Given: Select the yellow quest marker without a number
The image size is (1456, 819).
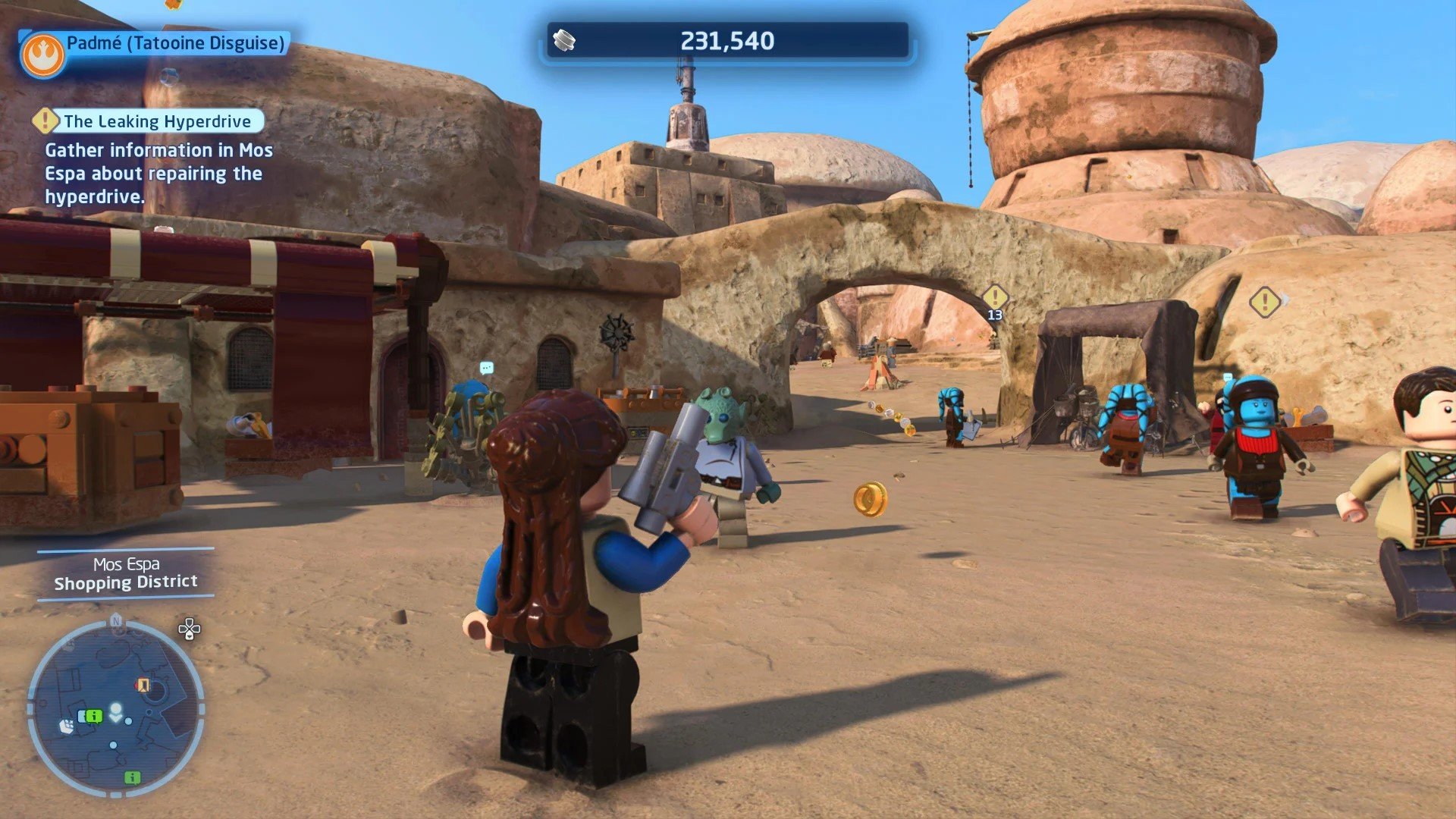Looking at the screenshot, I should pos(1264,302).
